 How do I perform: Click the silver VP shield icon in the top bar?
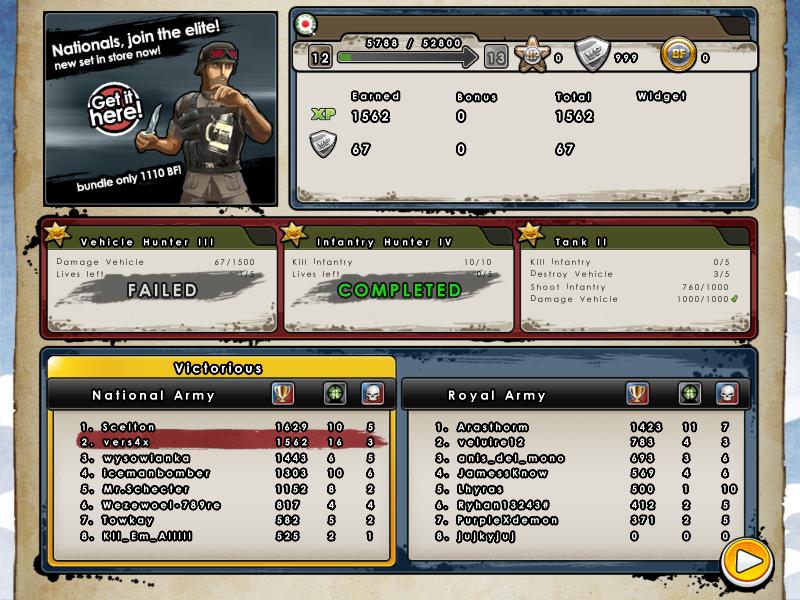pyautogui.click(x=592, y=56)
